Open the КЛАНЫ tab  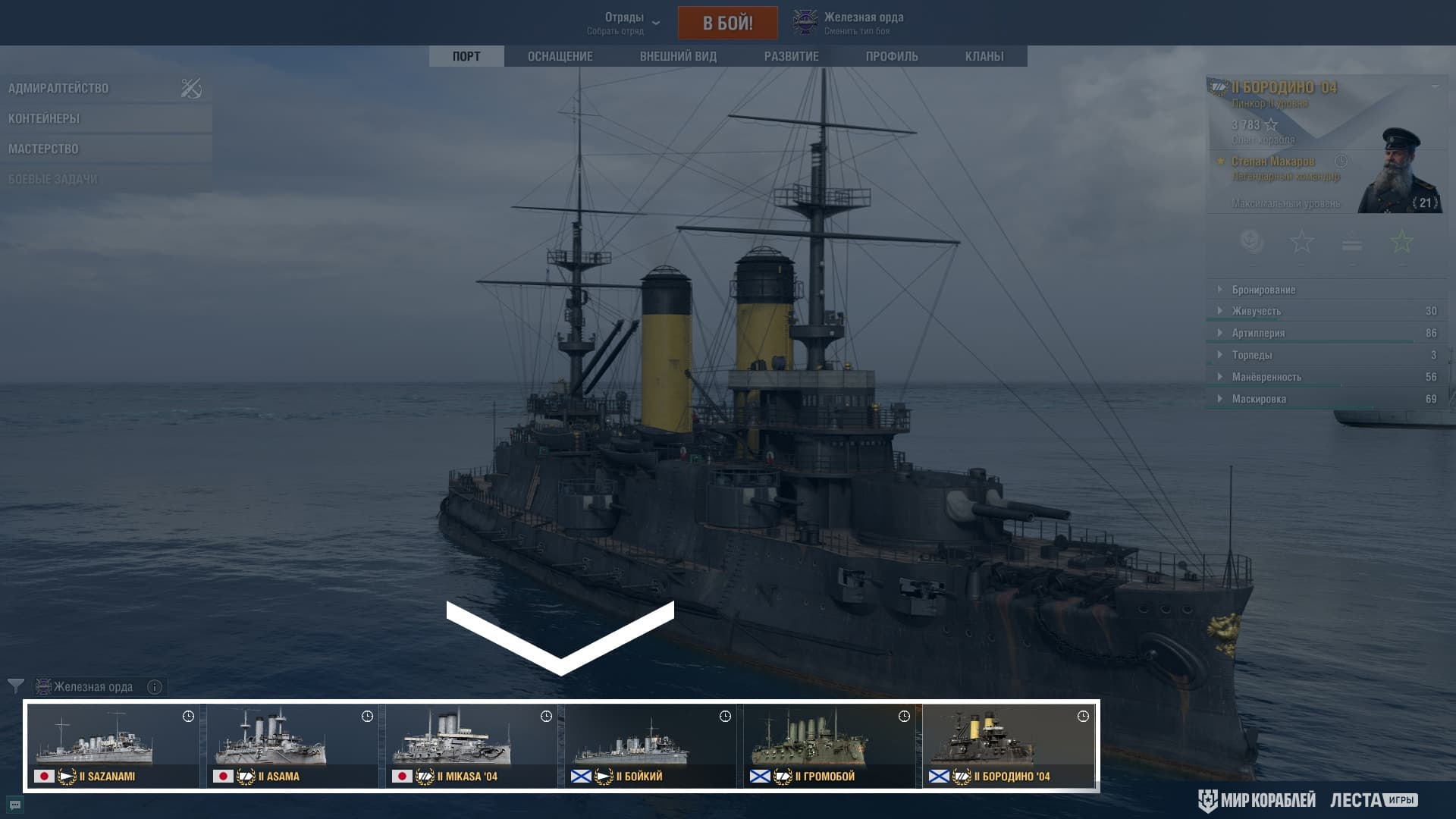click(x=984, y=56)
